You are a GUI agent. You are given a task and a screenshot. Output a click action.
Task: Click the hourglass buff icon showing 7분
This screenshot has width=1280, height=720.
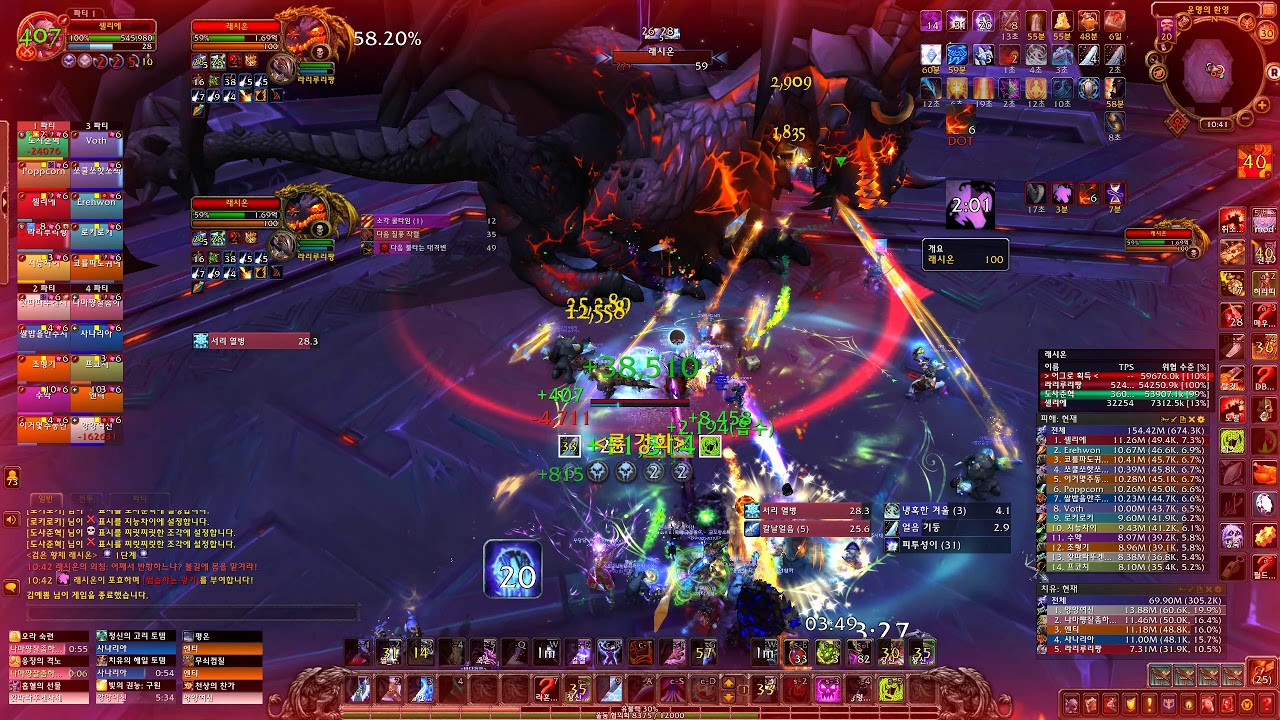point(1114,193)
